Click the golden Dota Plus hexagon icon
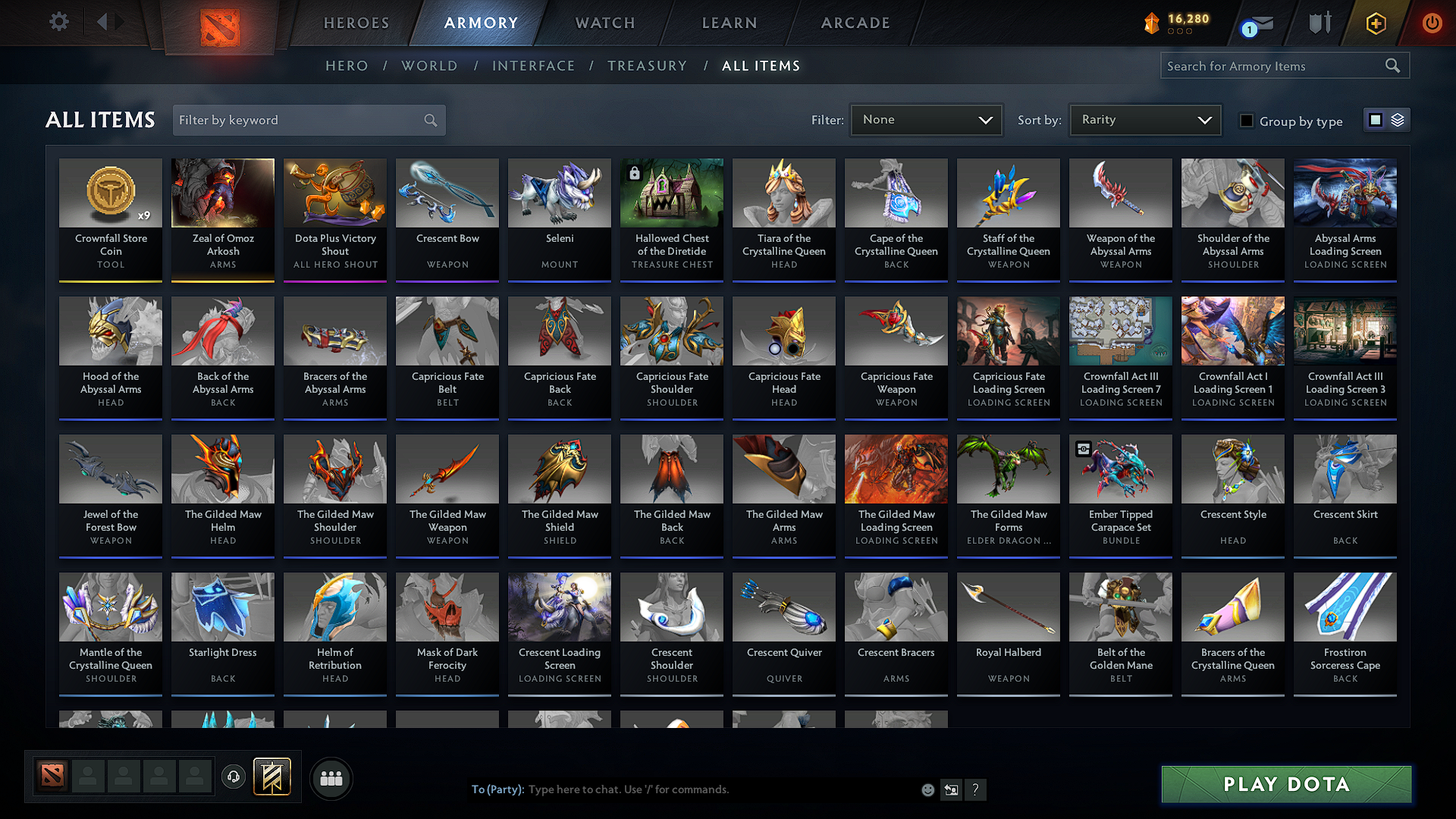This screenshot has height=819, width=1456. [x=1376, y=24]
